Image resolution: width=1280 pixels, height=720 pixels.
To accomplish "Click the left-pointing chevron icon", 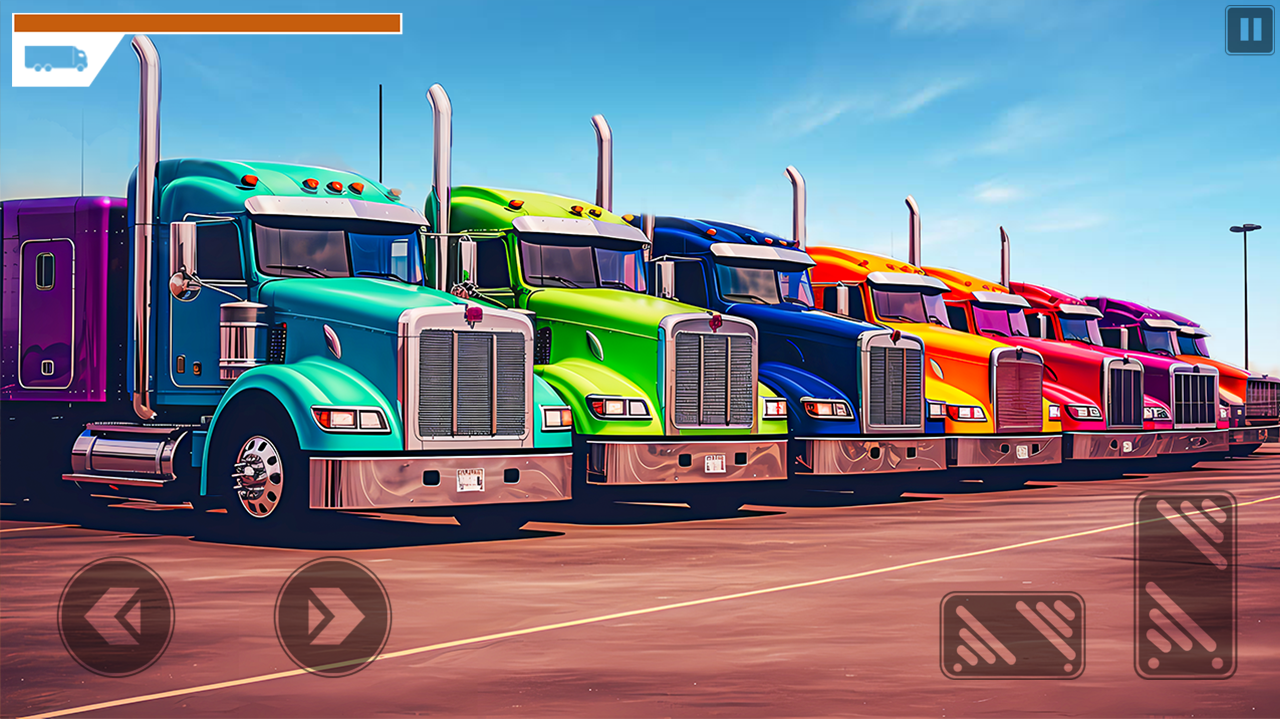I will (x=114, y=615).
